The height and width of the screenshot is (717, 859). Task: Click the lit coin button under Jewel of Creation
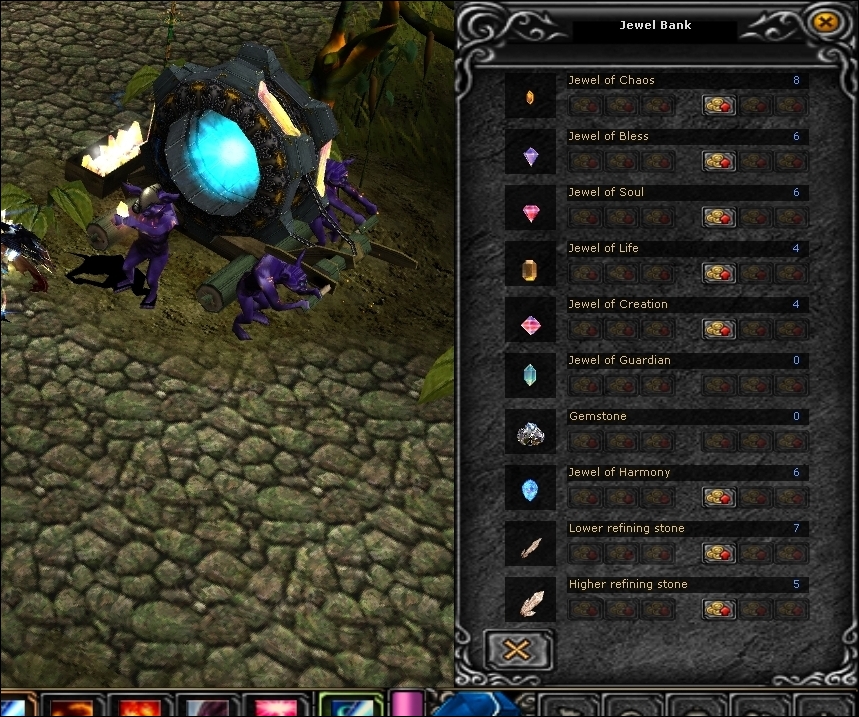click(x=719, y=329)
